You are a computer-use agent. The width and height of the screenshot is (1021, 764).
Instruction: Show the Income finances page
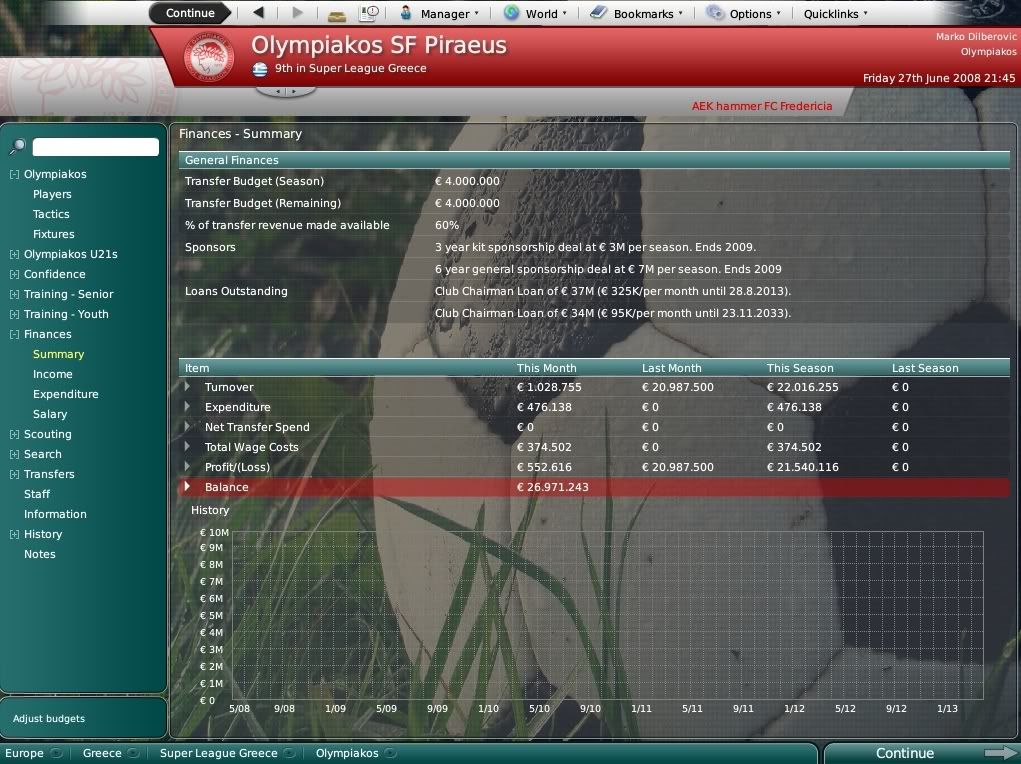point(53,374)
